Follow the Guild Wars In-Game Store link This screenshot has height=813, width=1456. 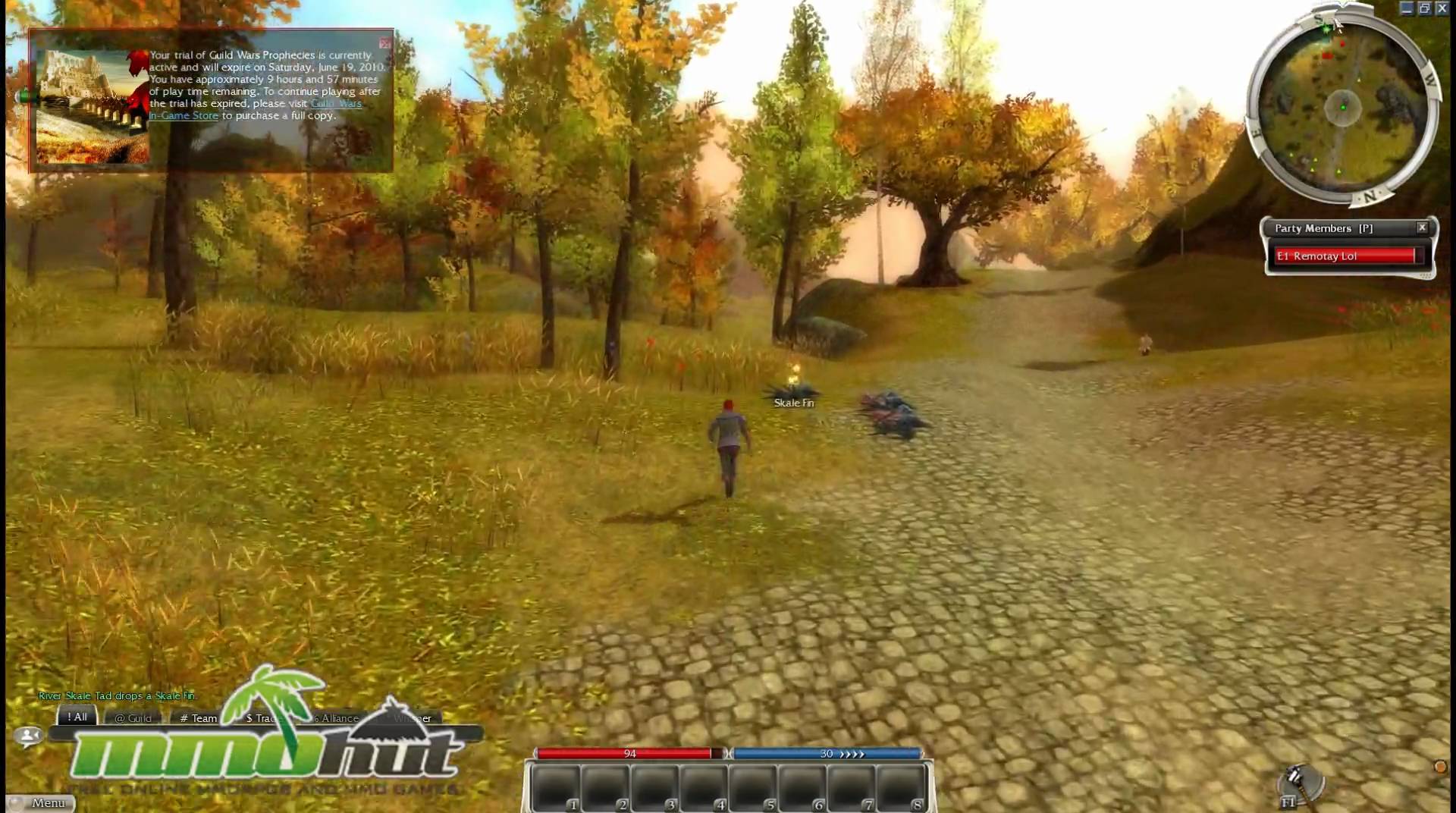(184, 115)
